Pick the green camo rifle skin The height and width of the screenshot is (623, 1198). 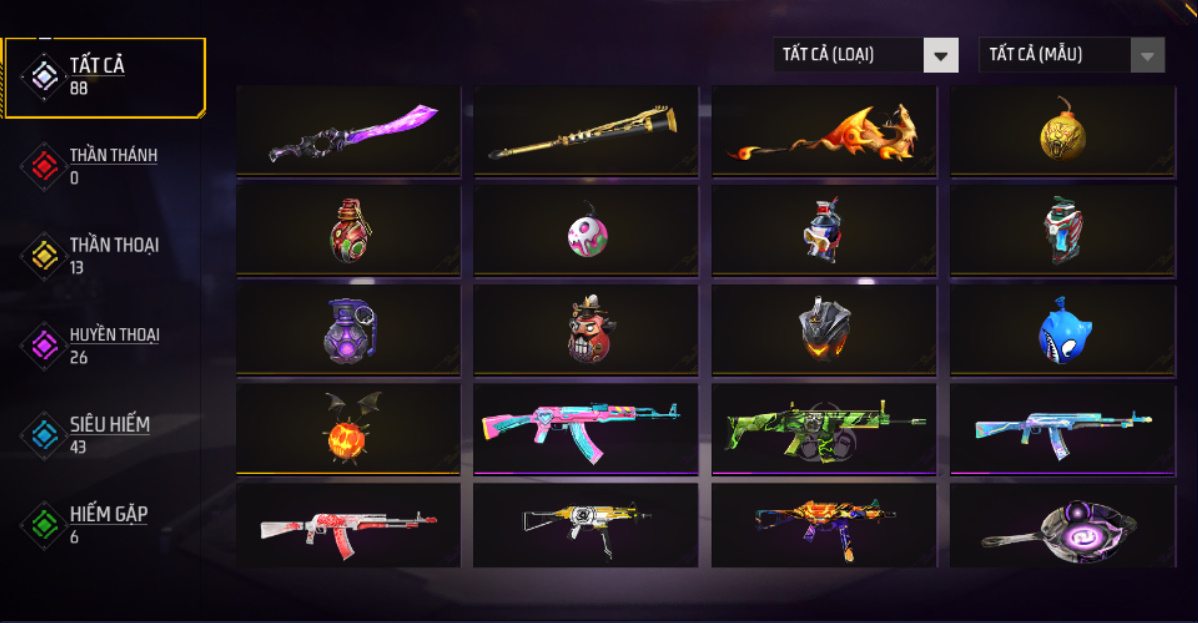click(824, 429)
